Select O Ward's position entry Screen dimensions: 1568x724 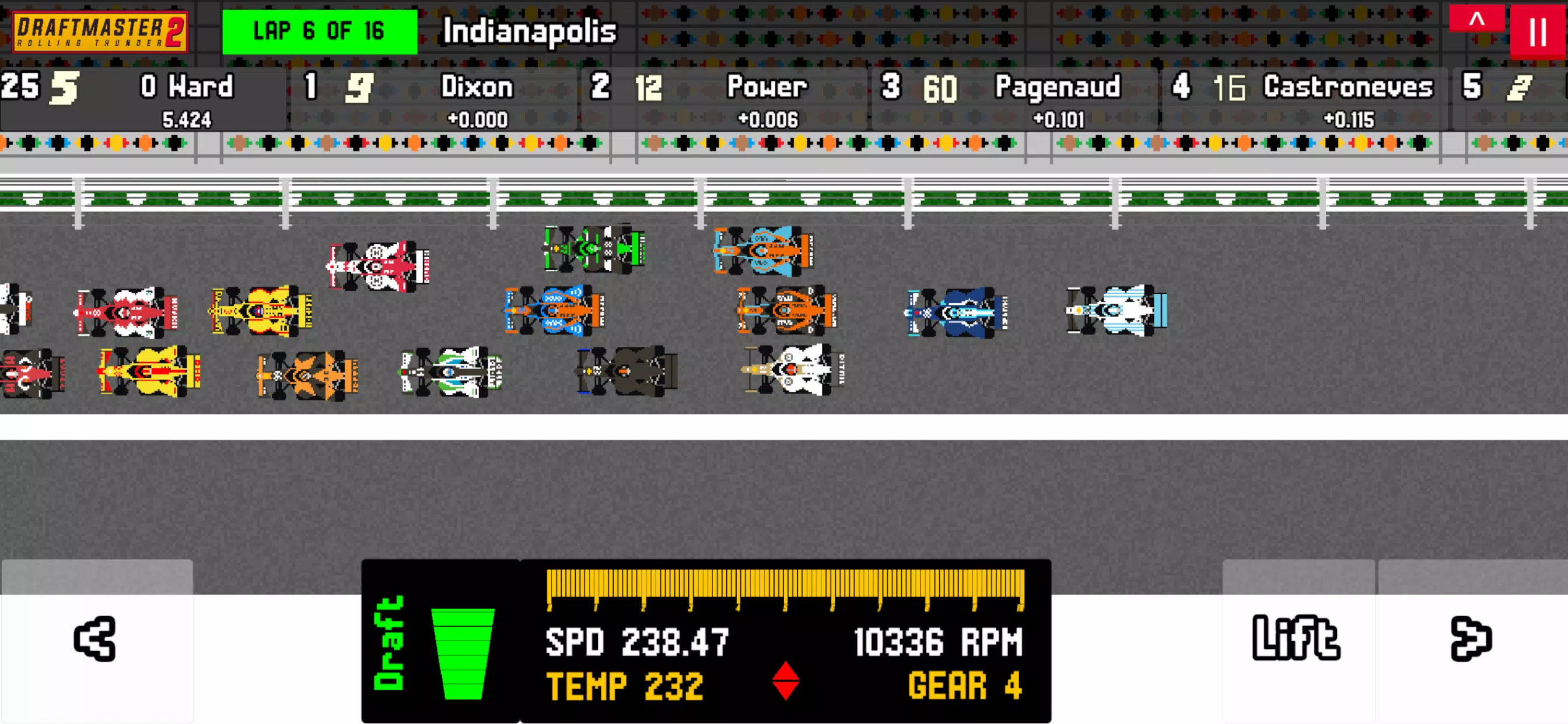[x=143, y=99]
